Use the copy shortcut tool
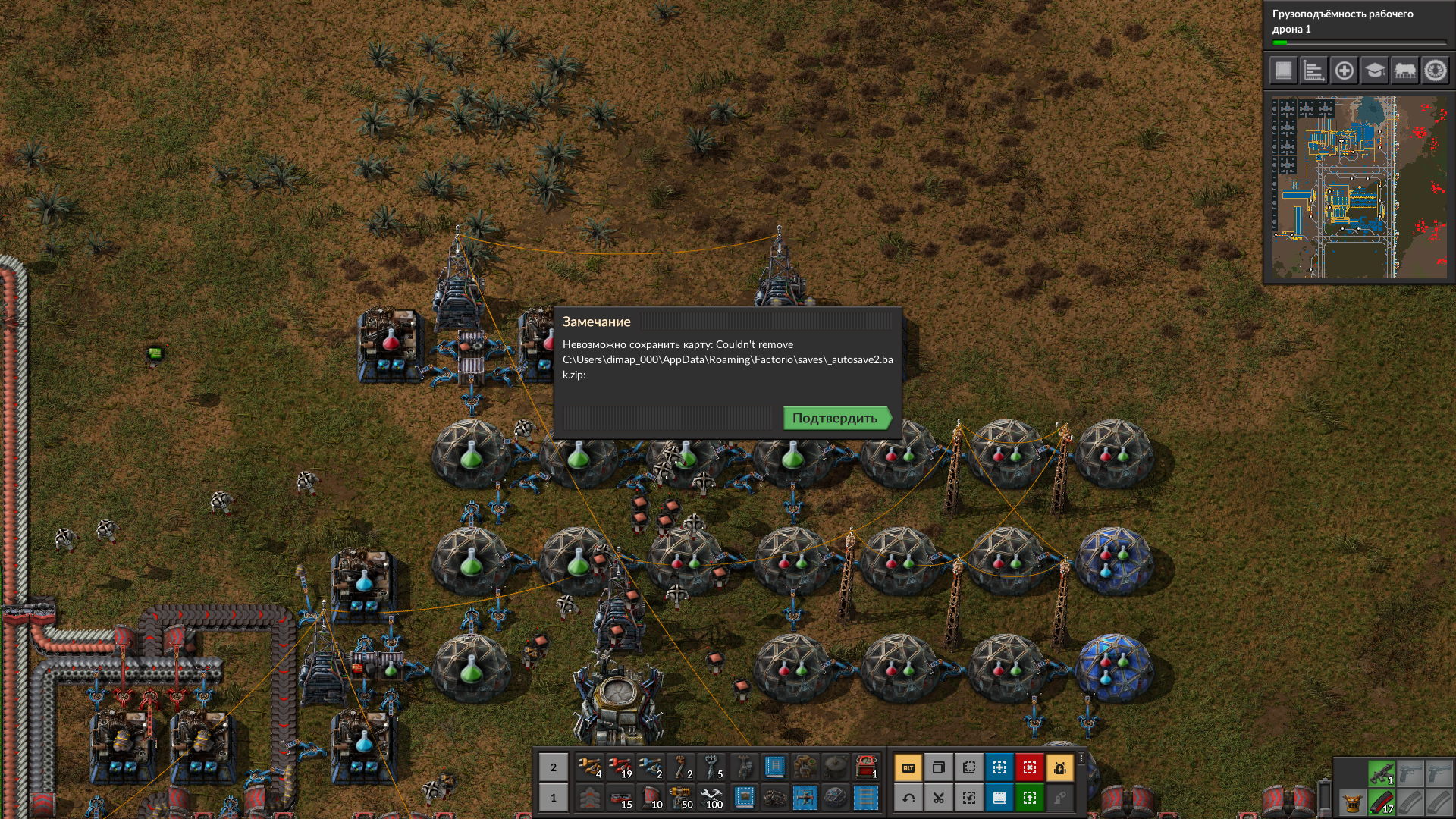 939,768
